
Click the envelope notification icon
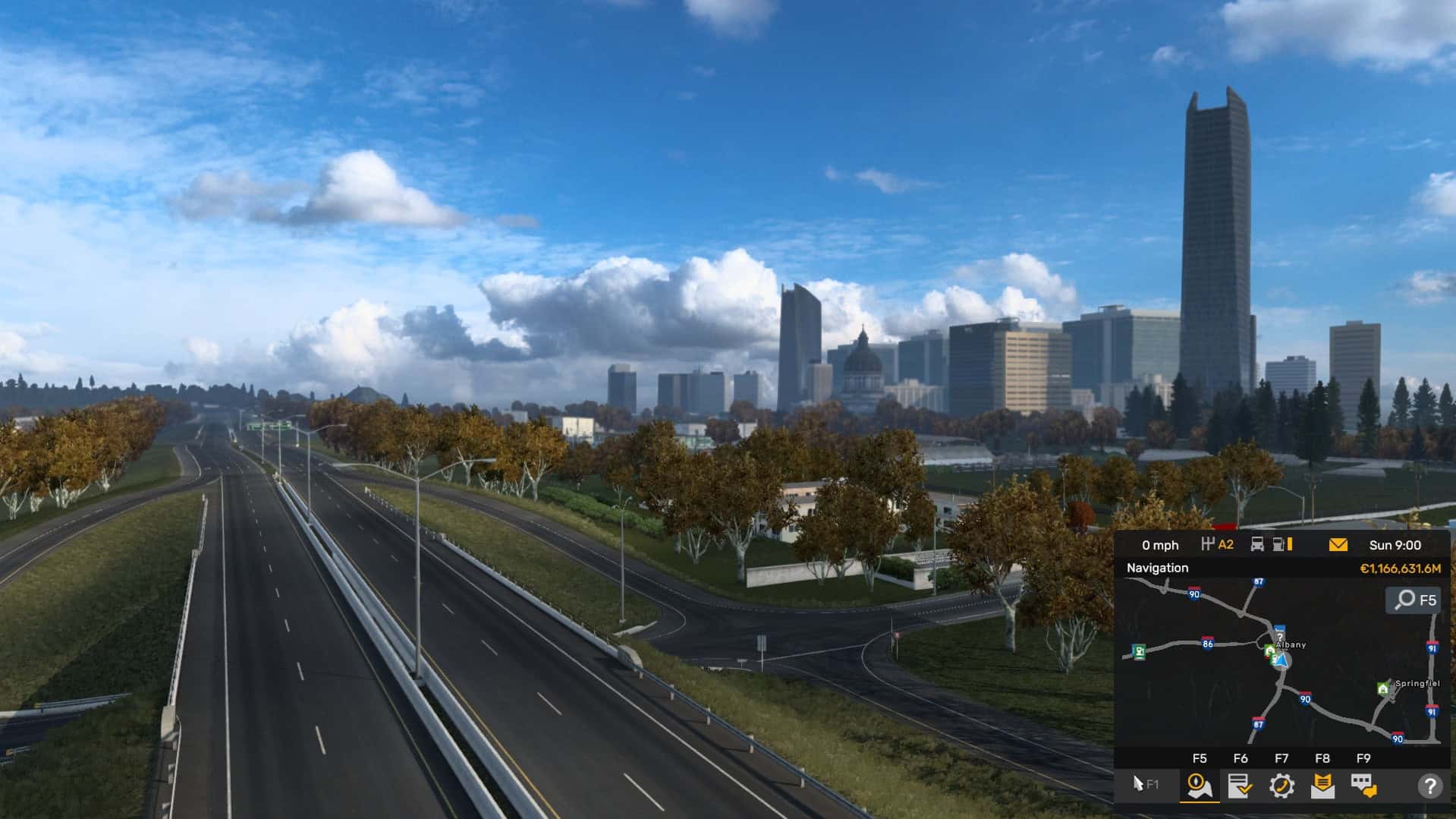tap(1338, 544)
